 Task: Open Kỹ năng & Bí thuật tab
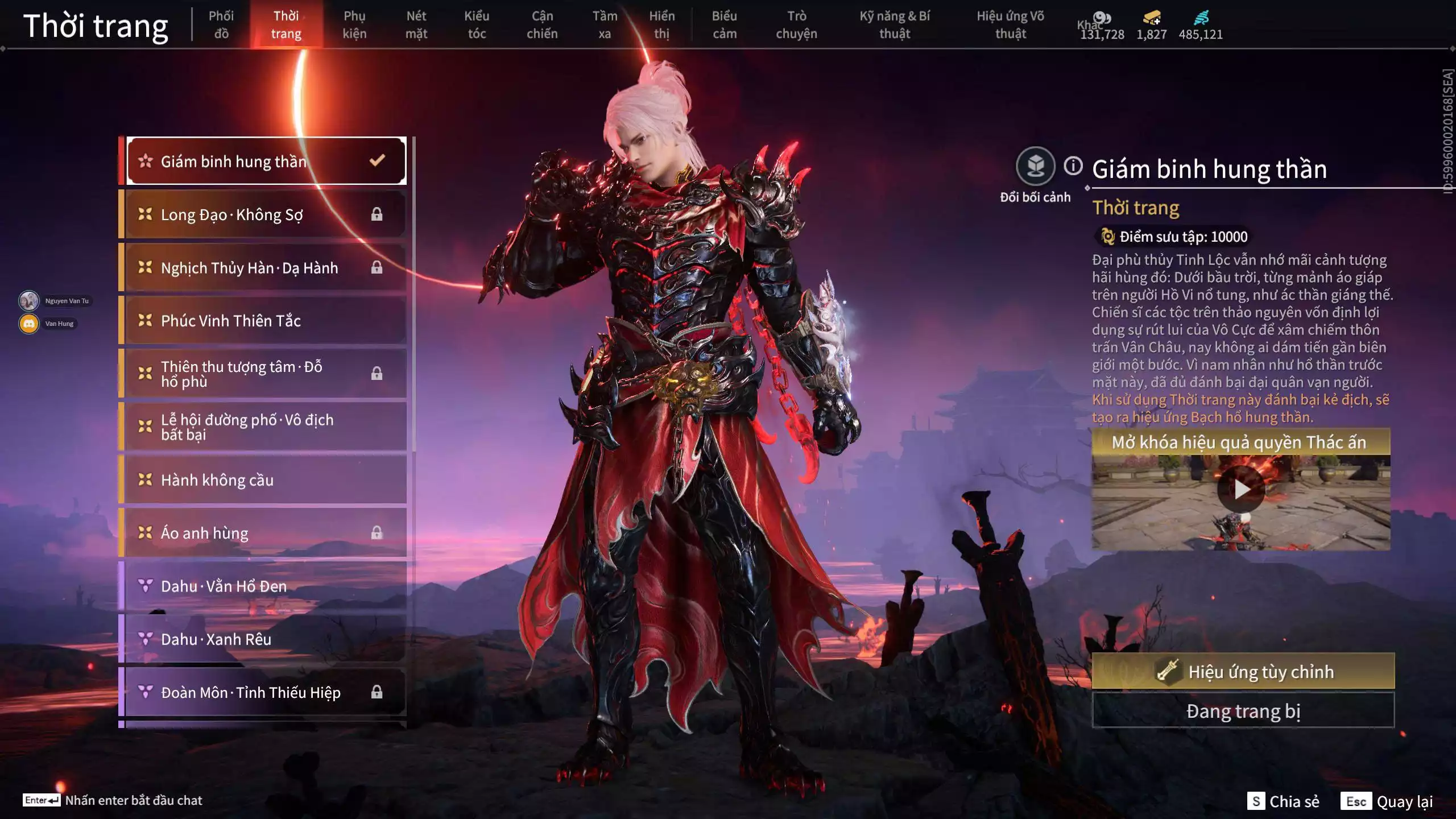coord(895,24)
